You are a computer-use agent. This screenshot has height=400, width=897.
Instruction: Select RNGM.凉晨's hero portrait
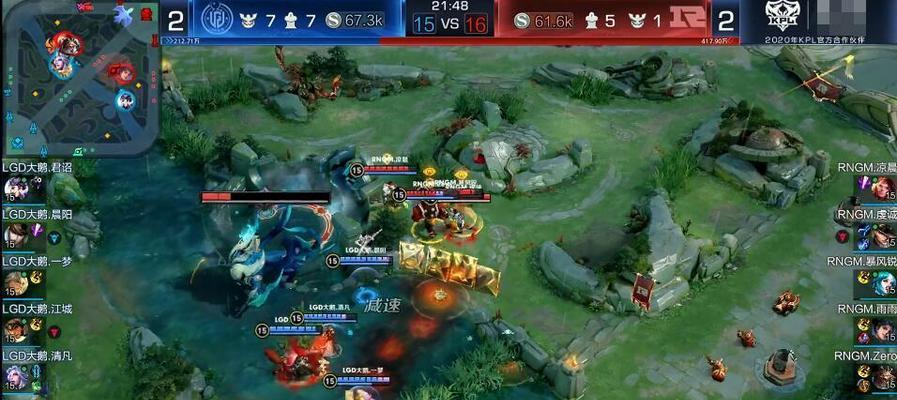(x=881, y=188)
